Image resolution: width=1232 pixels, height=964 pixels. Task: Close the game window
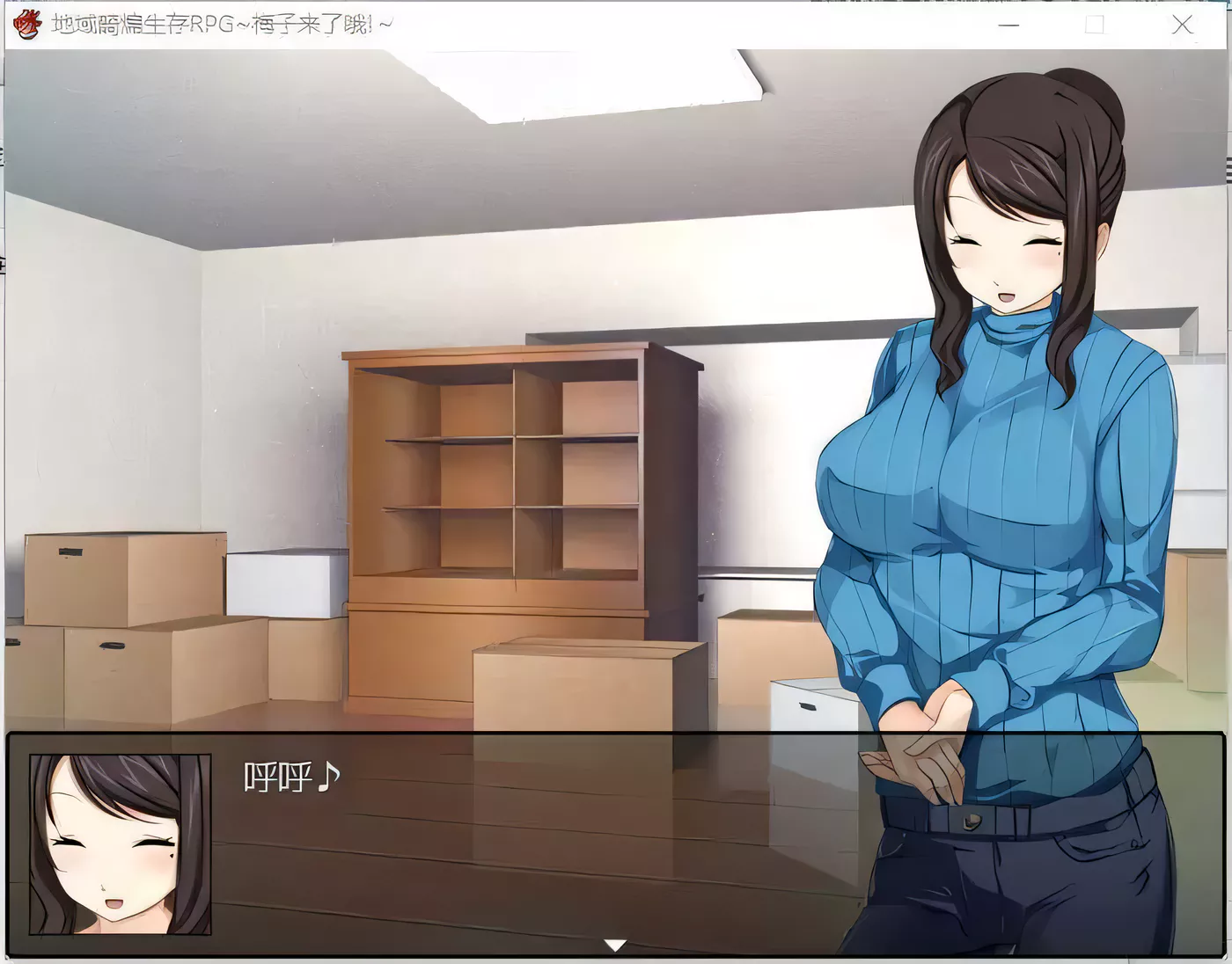pyautogui.click(x=1184, y=26)
